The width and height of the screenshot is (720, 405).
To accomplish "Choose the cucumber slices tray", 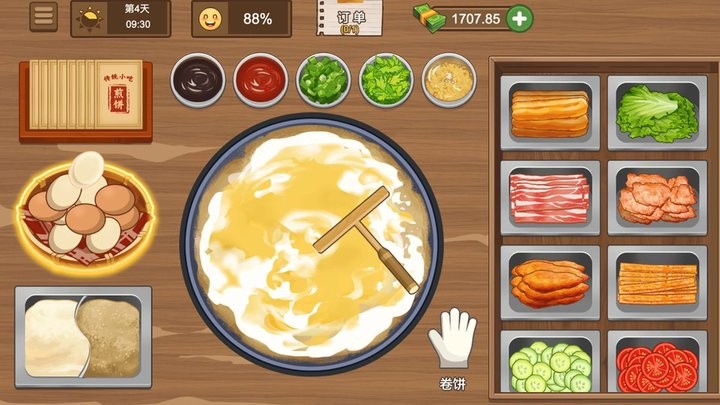I will point(549,367).
